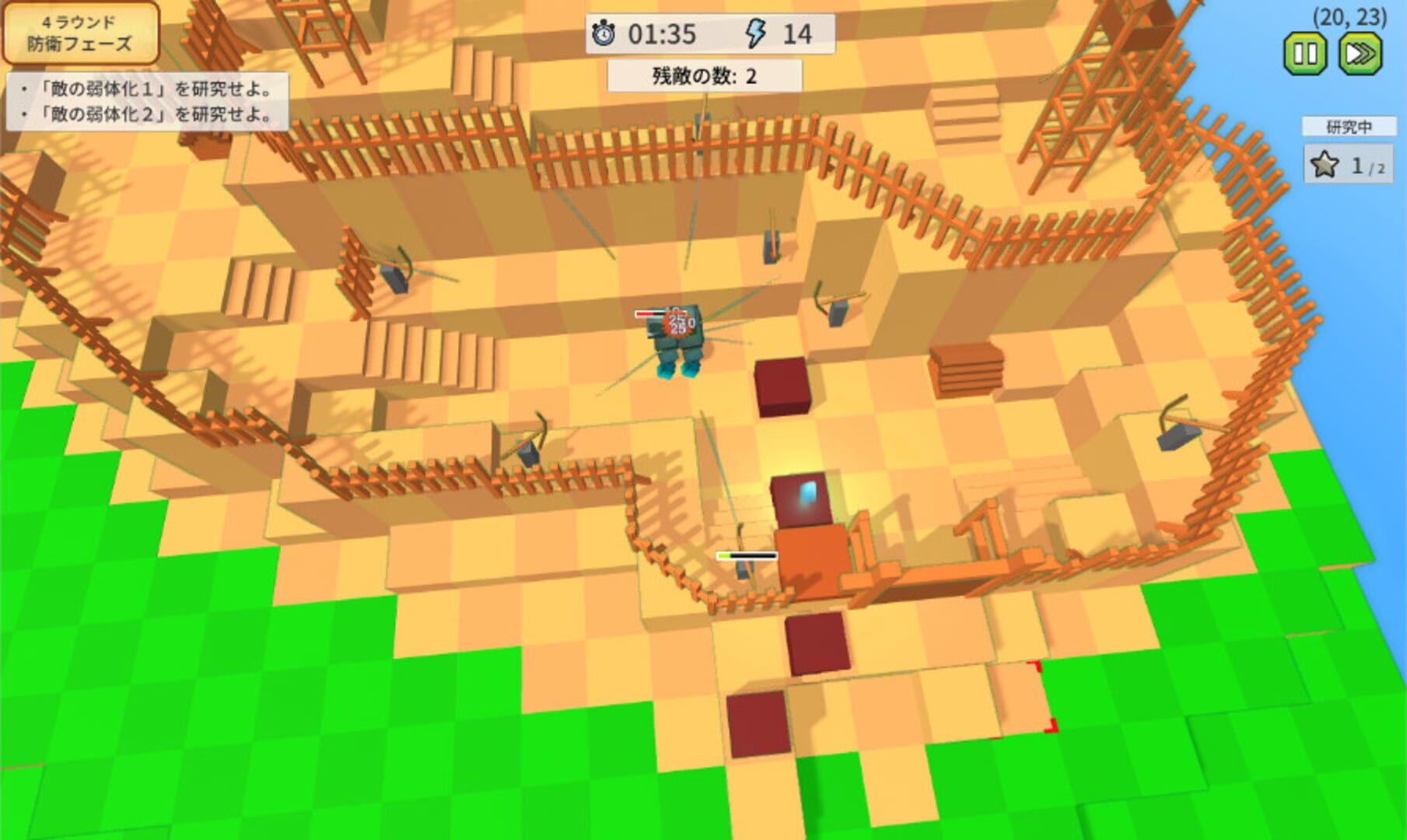Viewport: 1407px width, 840px height.
Task: Click the star icon in the 研究中 panel
Action: (1325, 164)
